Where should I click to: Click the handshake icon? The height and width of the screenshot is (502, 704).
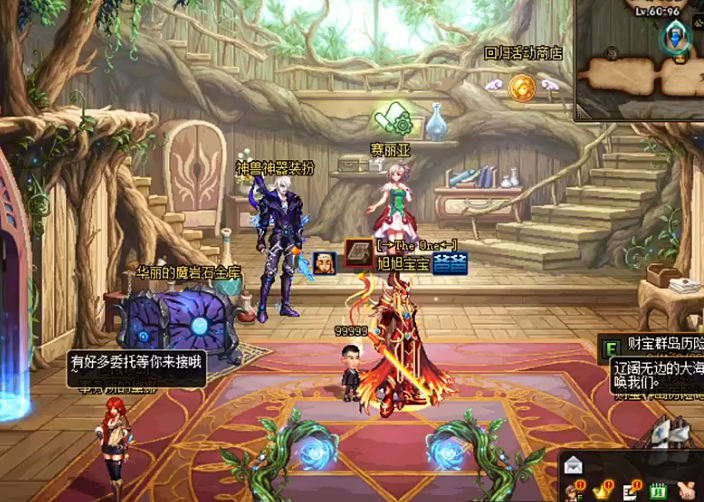[x=687, y=490]
